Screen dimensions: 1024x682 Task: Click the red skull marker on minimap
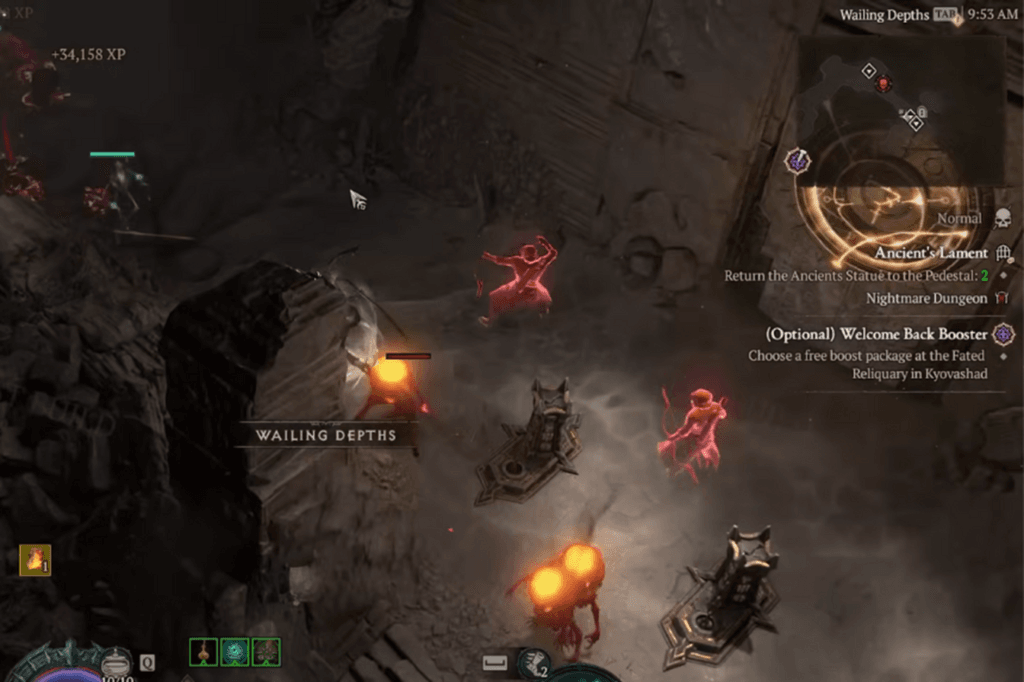(x=883, y=85)
